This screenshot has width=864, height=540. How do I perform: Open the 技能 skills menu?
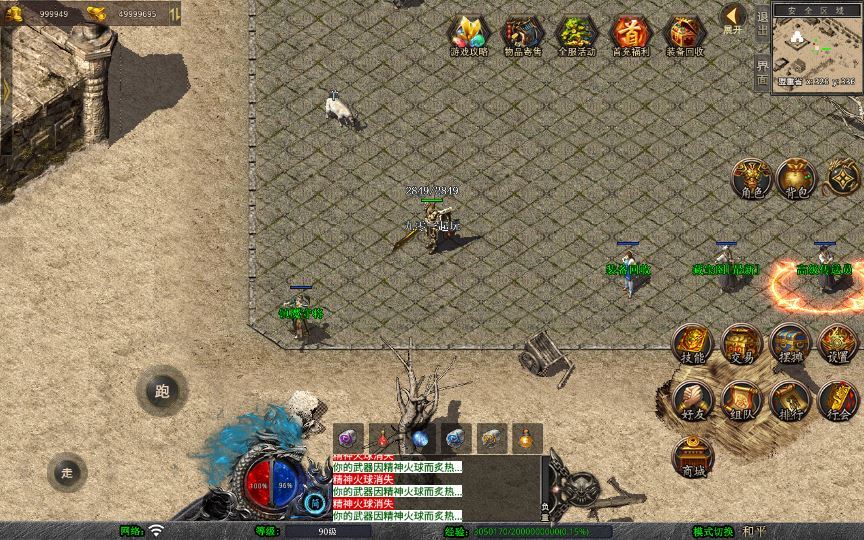click(x=692, y=343)
